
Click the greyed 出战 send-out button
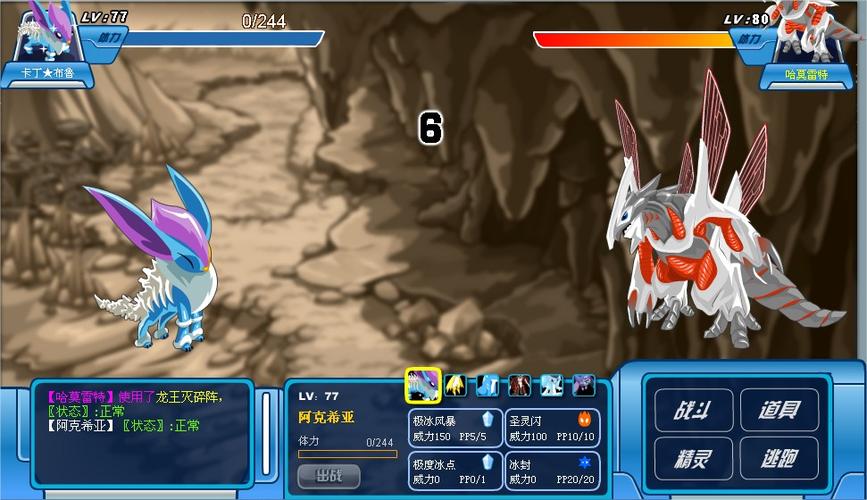point(328,475)
